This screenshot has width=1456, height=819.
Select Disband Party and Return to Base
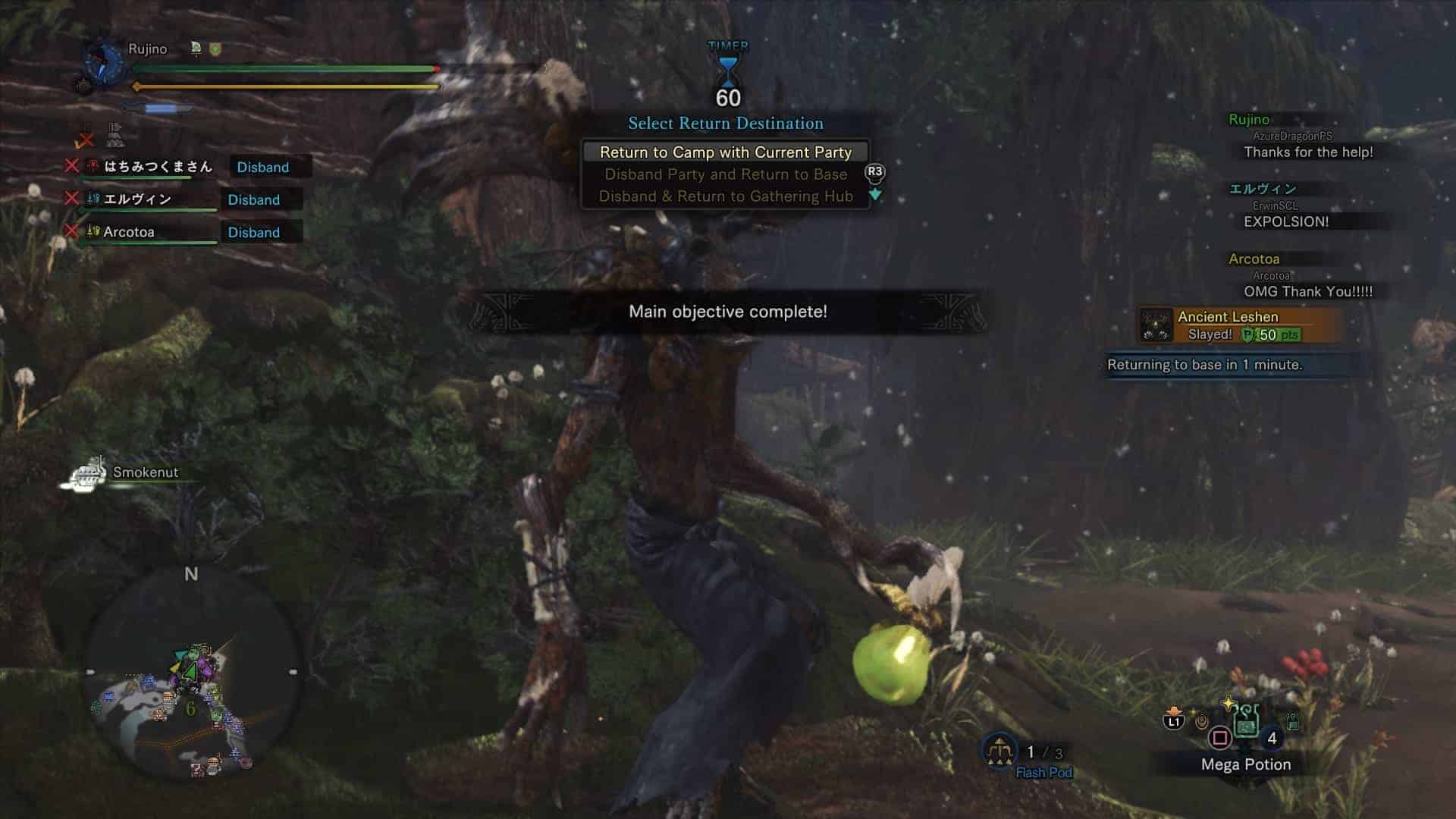726,174
